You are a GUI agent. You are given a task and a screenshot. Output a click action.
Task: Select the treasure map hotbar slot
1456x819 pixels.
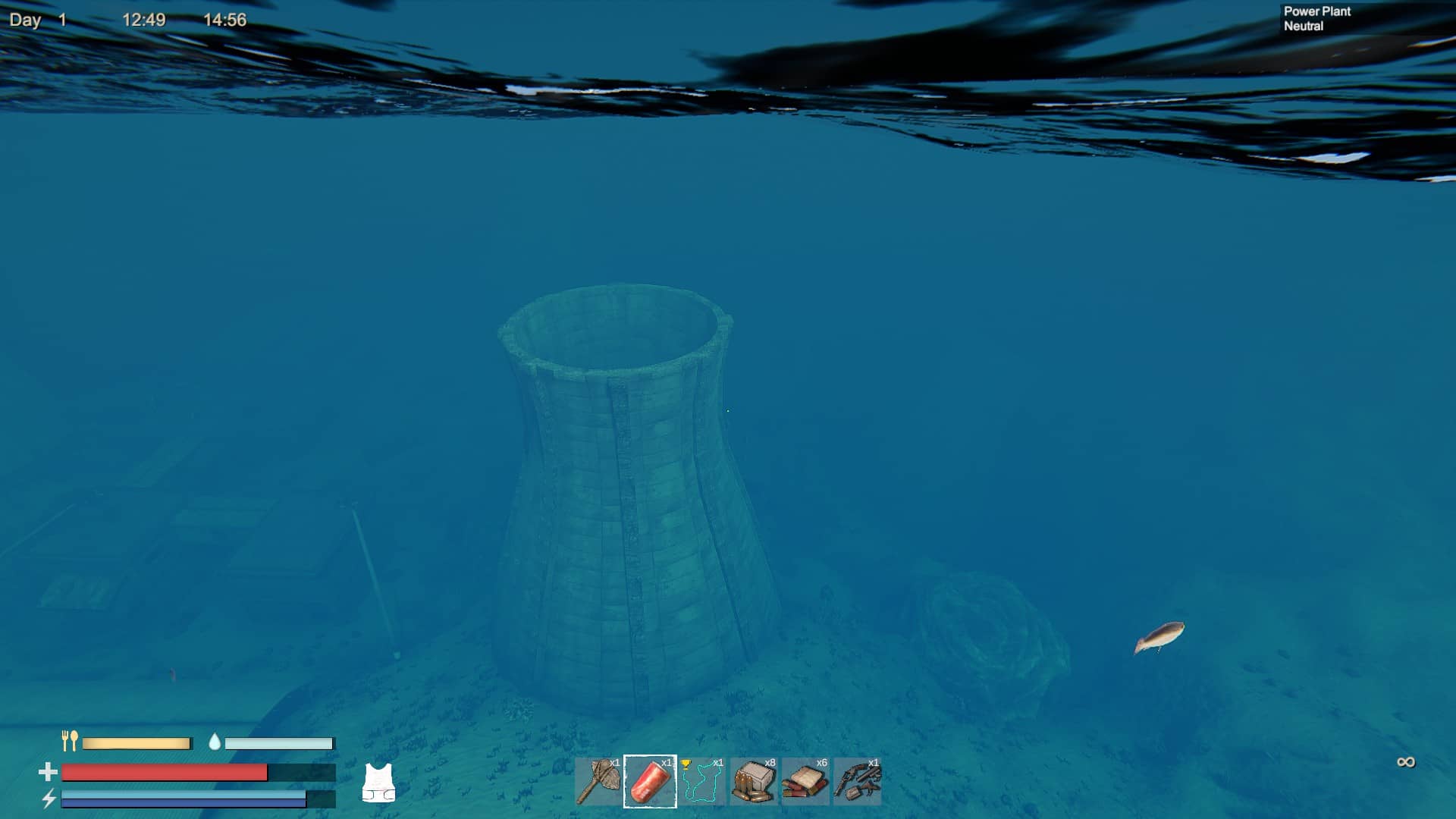coord(702,781)
